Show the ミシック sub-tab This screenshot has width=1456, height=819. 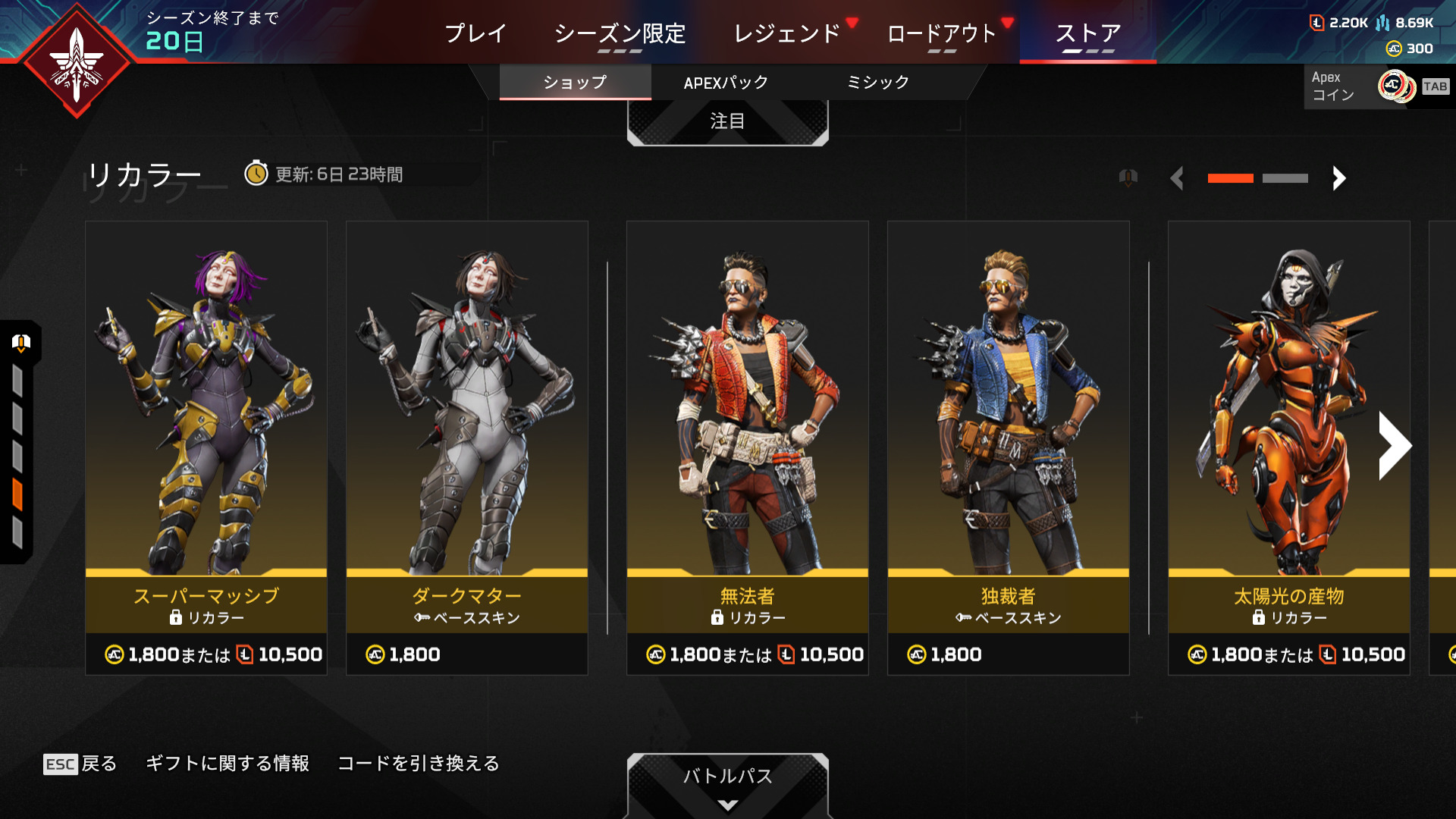(877, 83)
